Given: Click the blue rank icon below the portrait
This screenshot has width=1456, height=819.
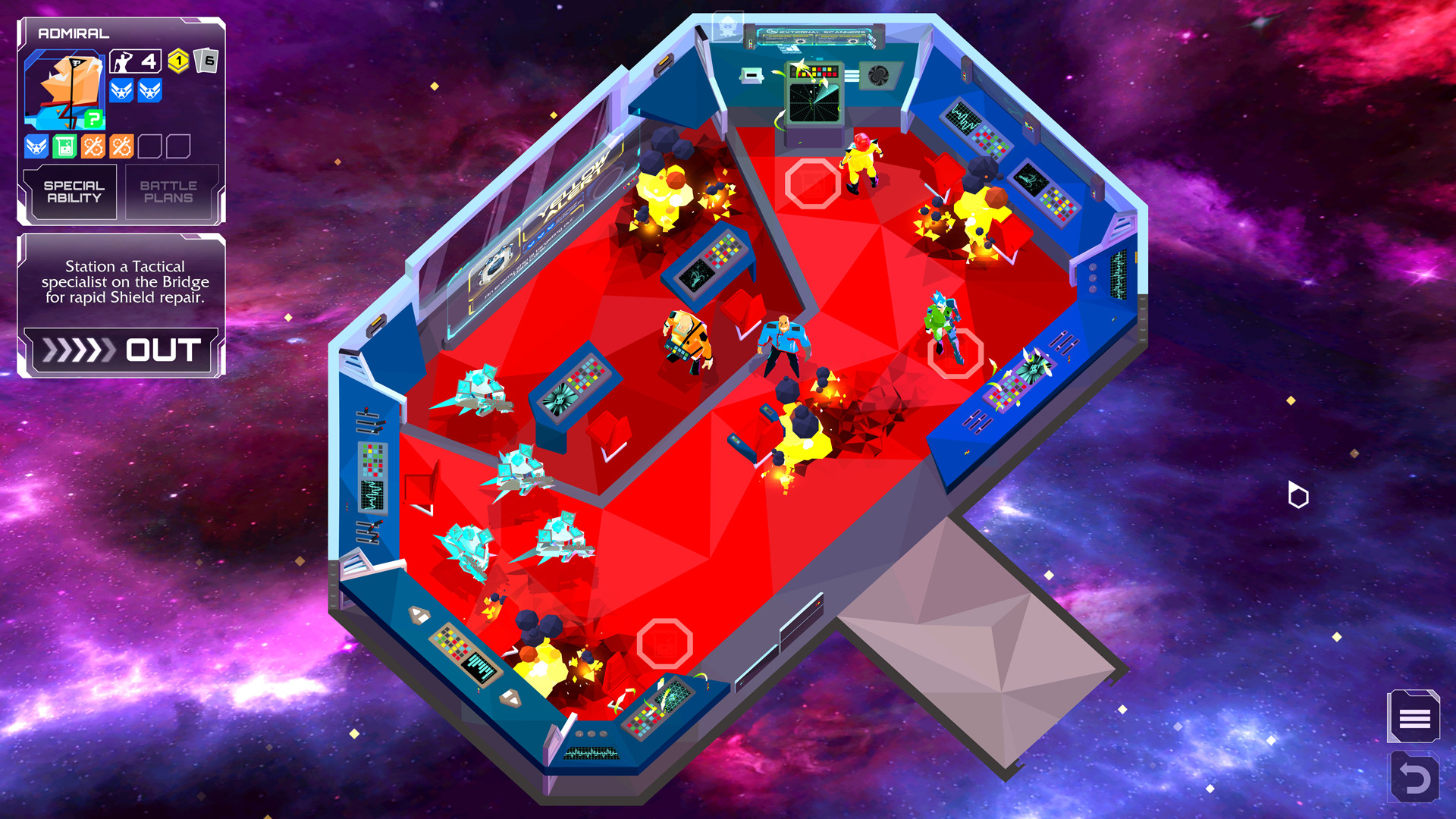Looking at the screenshot, I should click(36, 144).
